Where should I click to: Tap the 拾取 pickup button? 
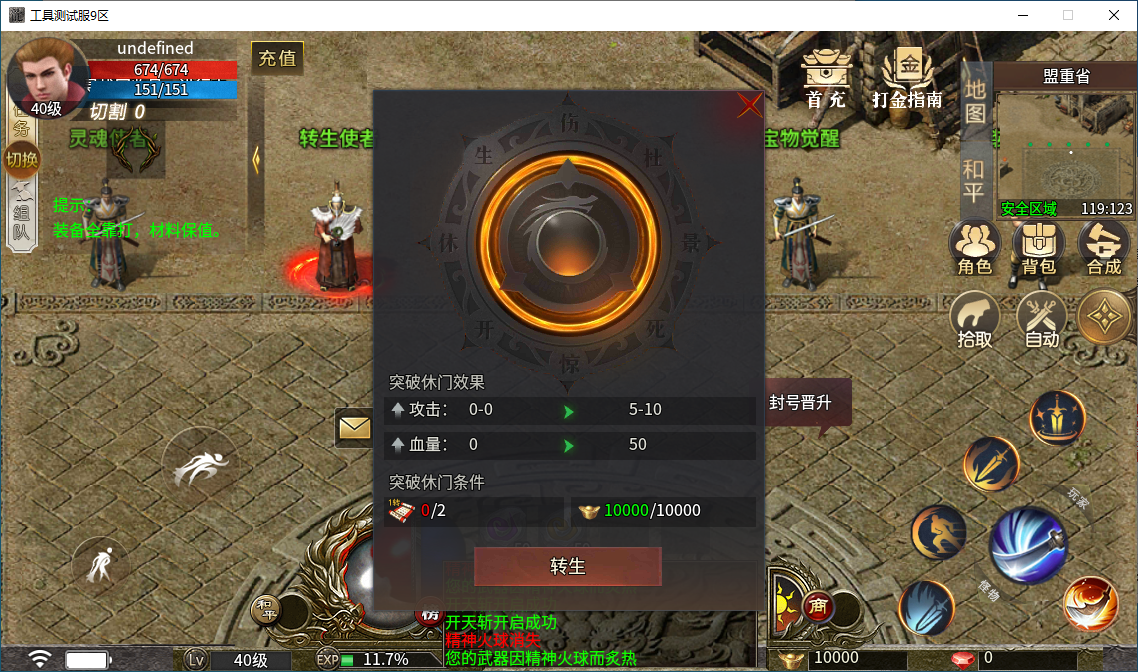tap(975, 320)
